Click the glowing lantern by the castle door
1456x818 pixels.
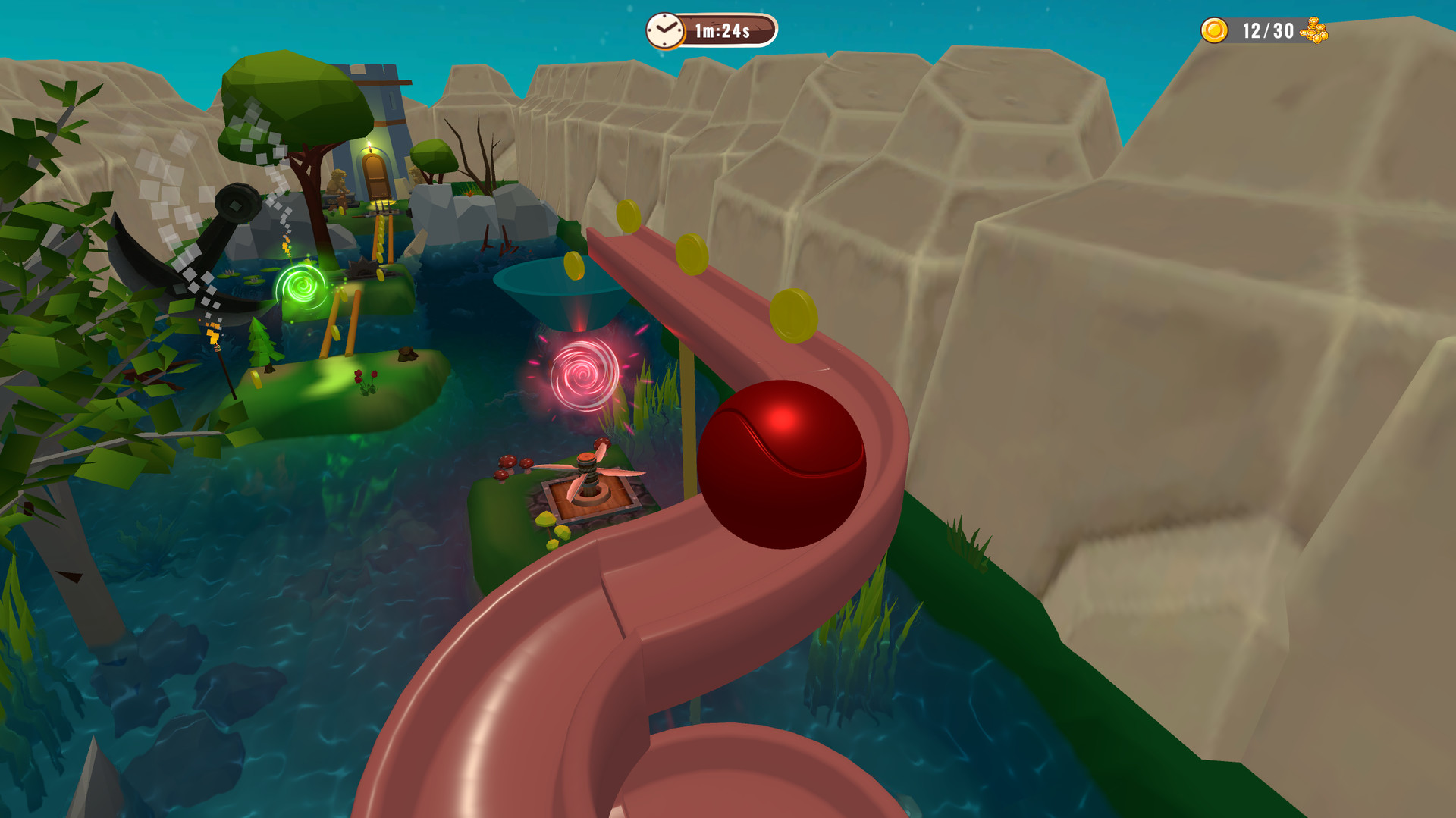[369, 144]
